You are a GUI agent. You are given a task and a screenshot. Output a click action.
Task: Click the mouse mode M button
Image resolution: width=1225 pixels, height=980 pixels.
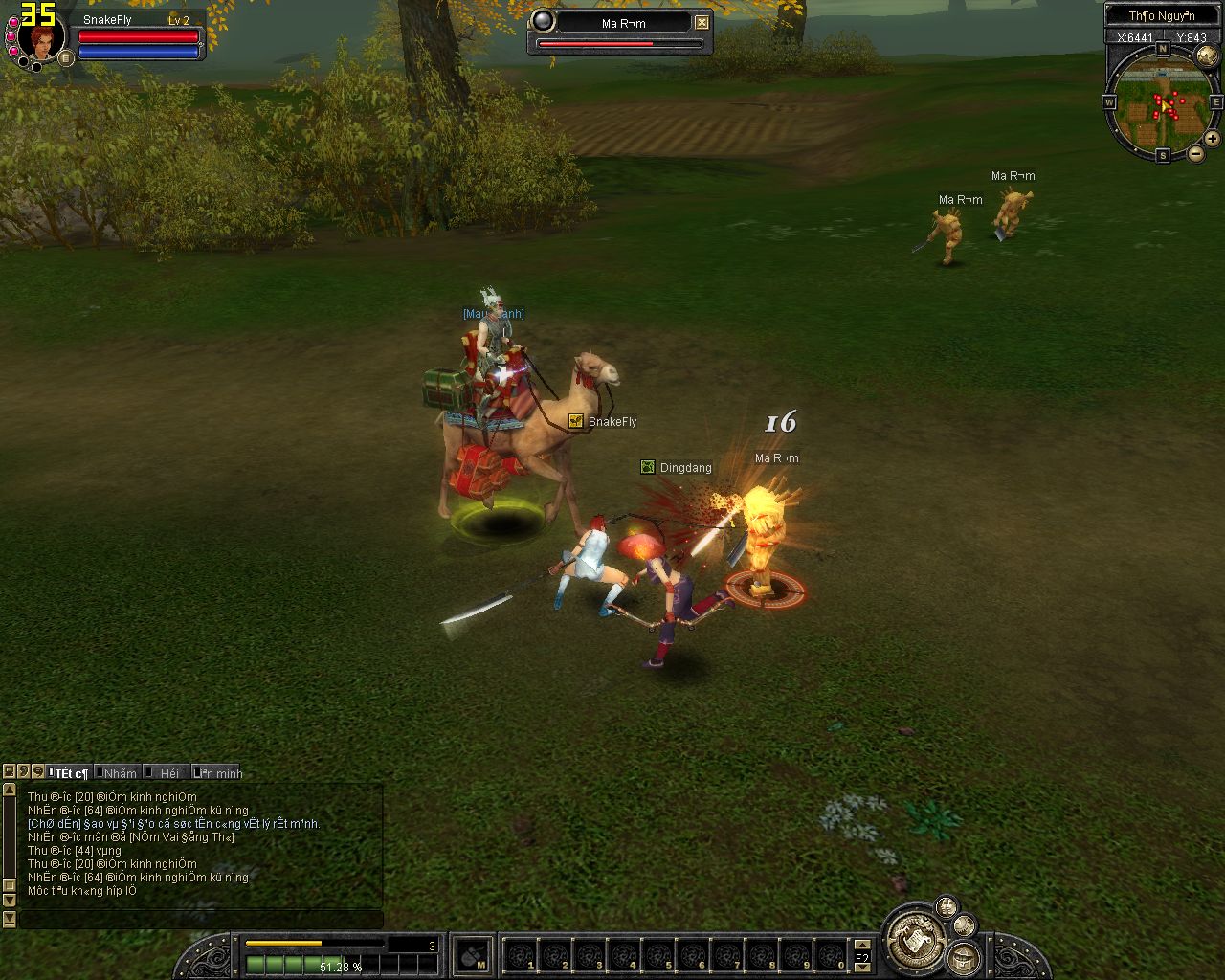pyautogui.click(x=472, y=954)
